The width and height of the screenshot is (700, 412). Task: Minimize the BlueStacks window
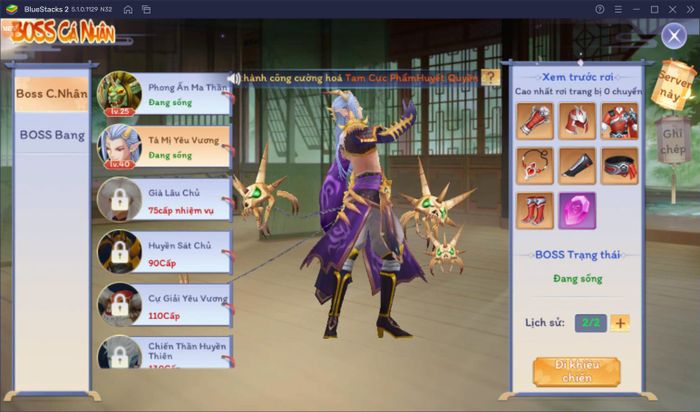coord(629,9)
